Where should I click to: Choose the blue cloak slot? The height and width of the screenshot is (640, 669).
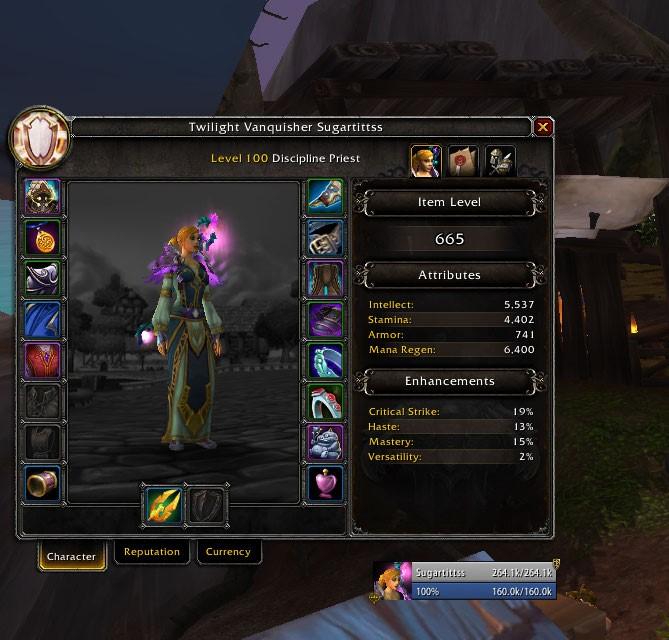coord(43,320)
